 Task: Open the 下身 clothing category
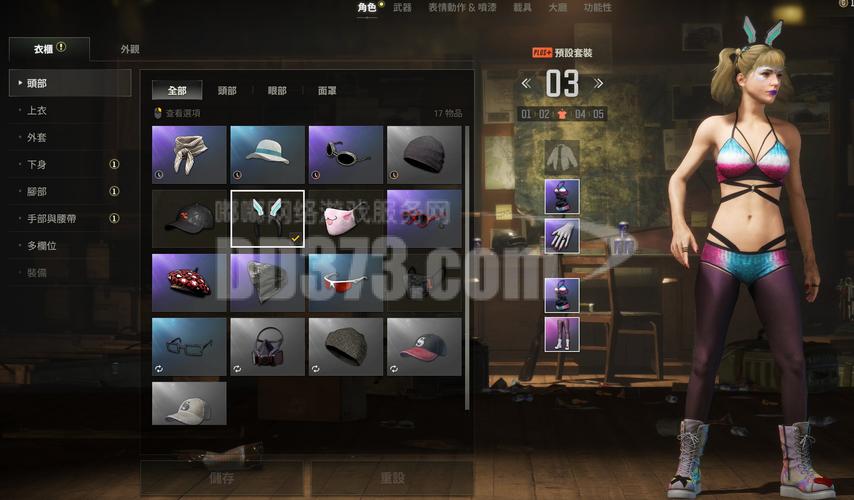point(37,164)
